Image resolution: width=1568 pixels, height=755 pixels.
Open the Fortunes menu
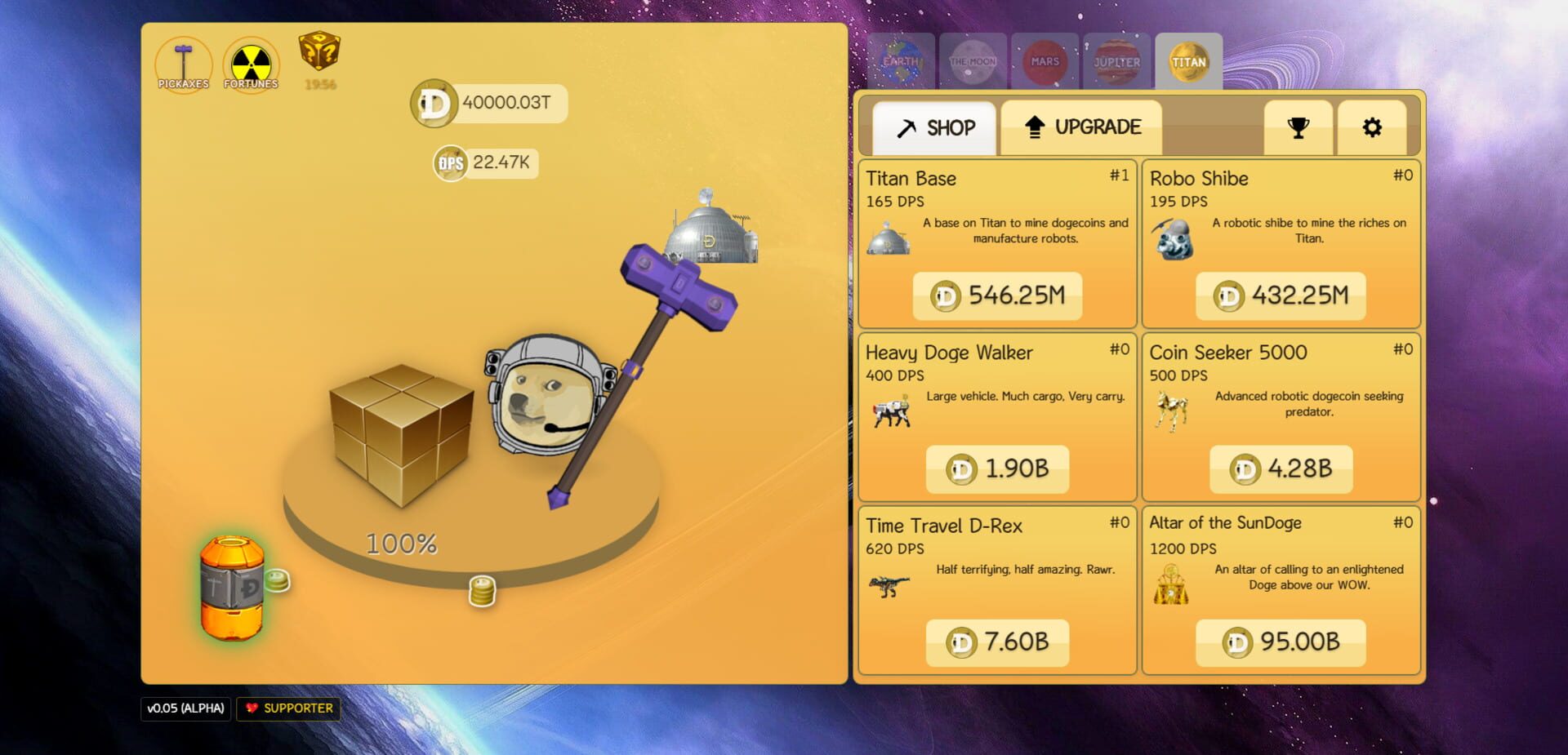point(252,64)
